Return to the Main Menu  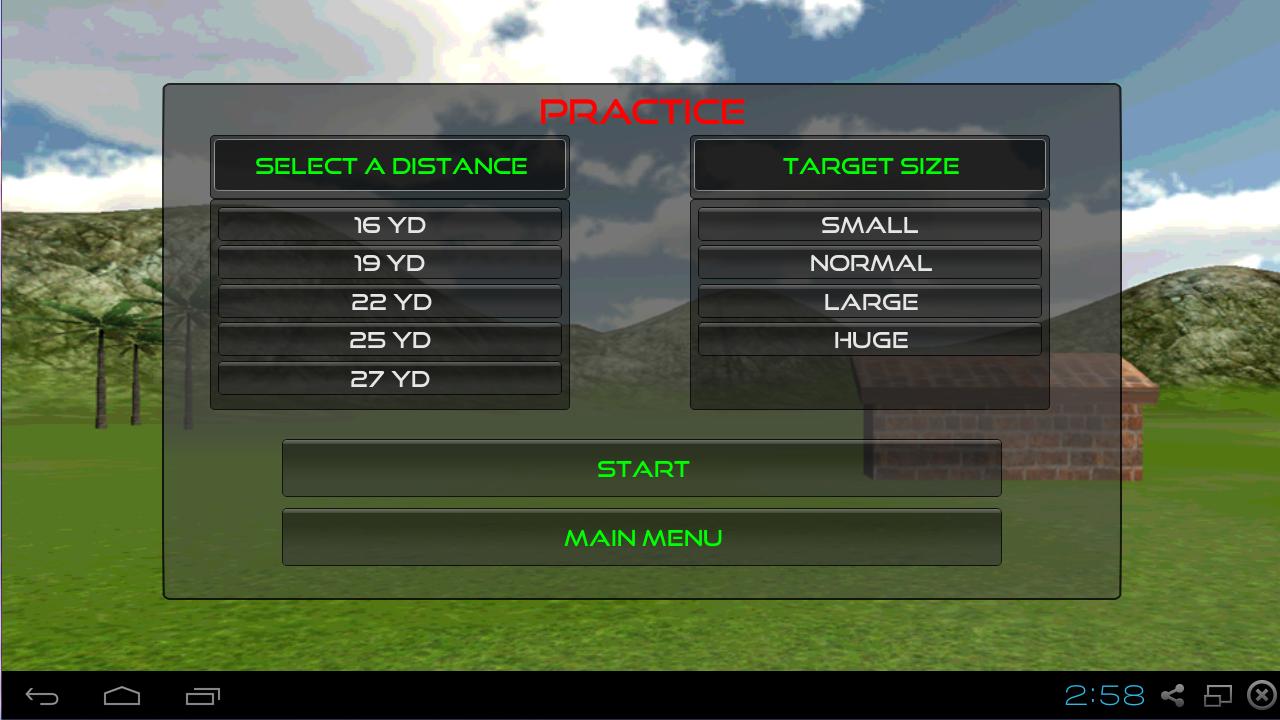coord(642,538)
